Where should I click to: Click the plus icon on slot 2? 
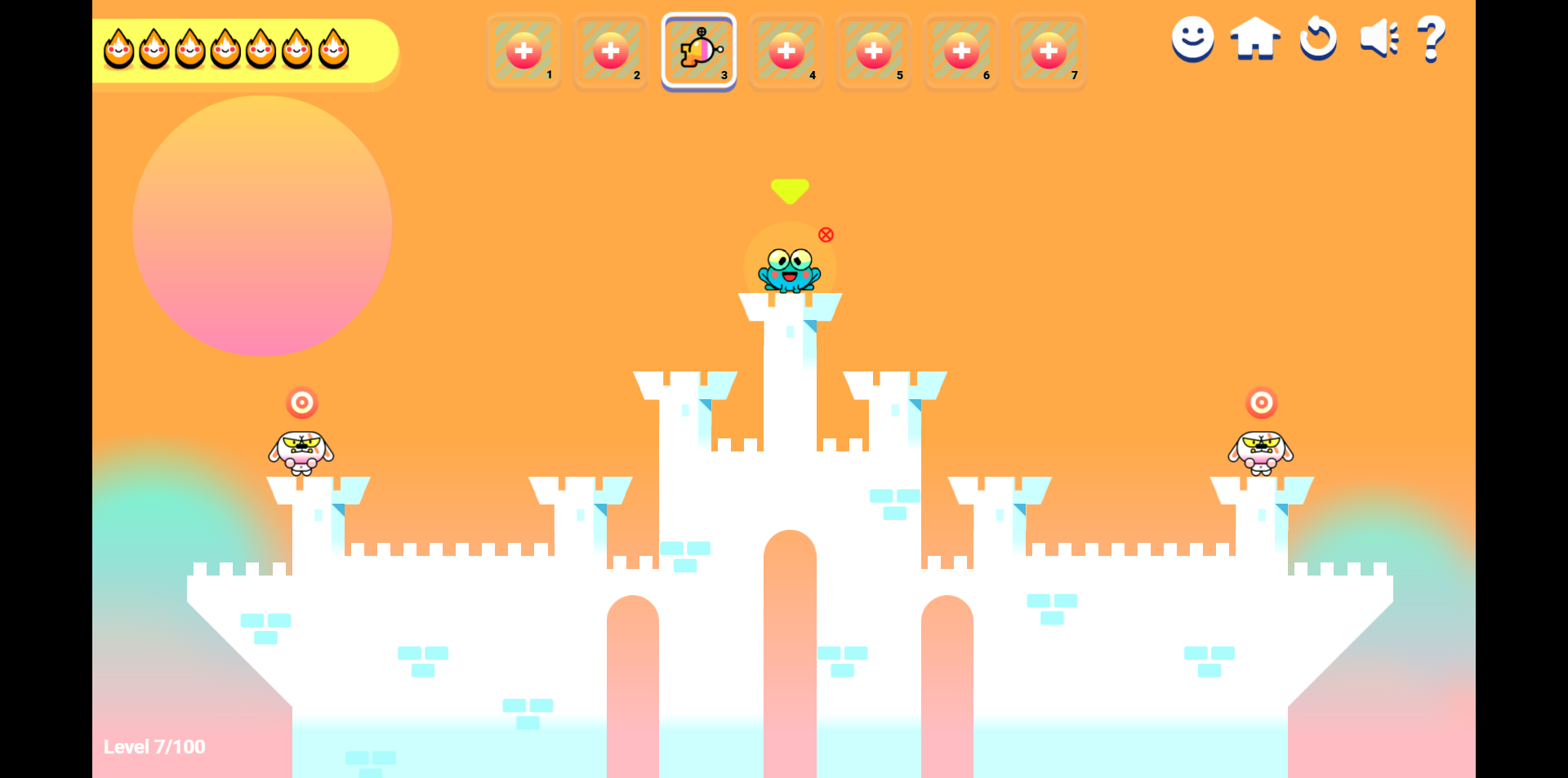(x=611, y=51)
